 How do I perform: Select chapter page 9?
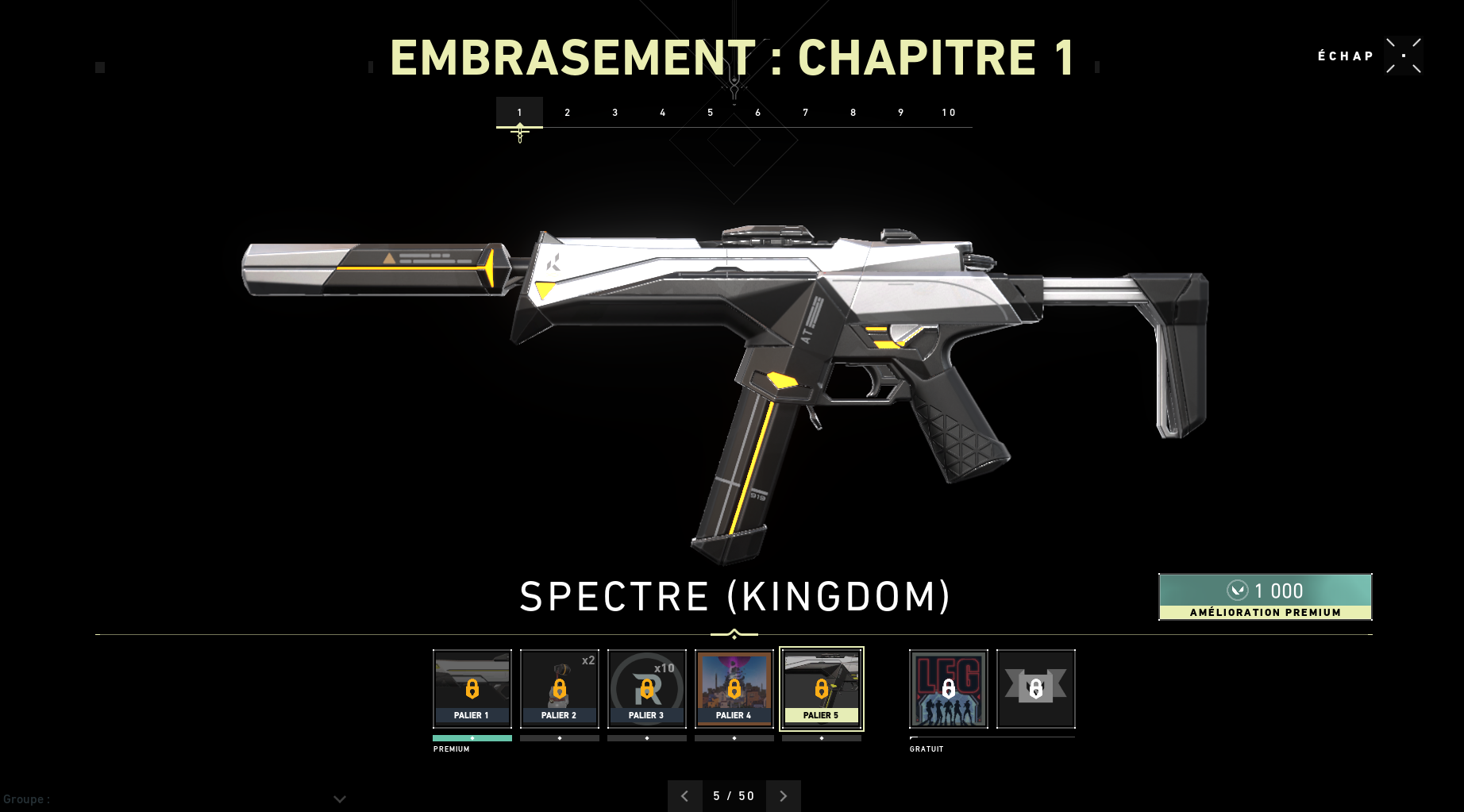click(x=901, y=113)
